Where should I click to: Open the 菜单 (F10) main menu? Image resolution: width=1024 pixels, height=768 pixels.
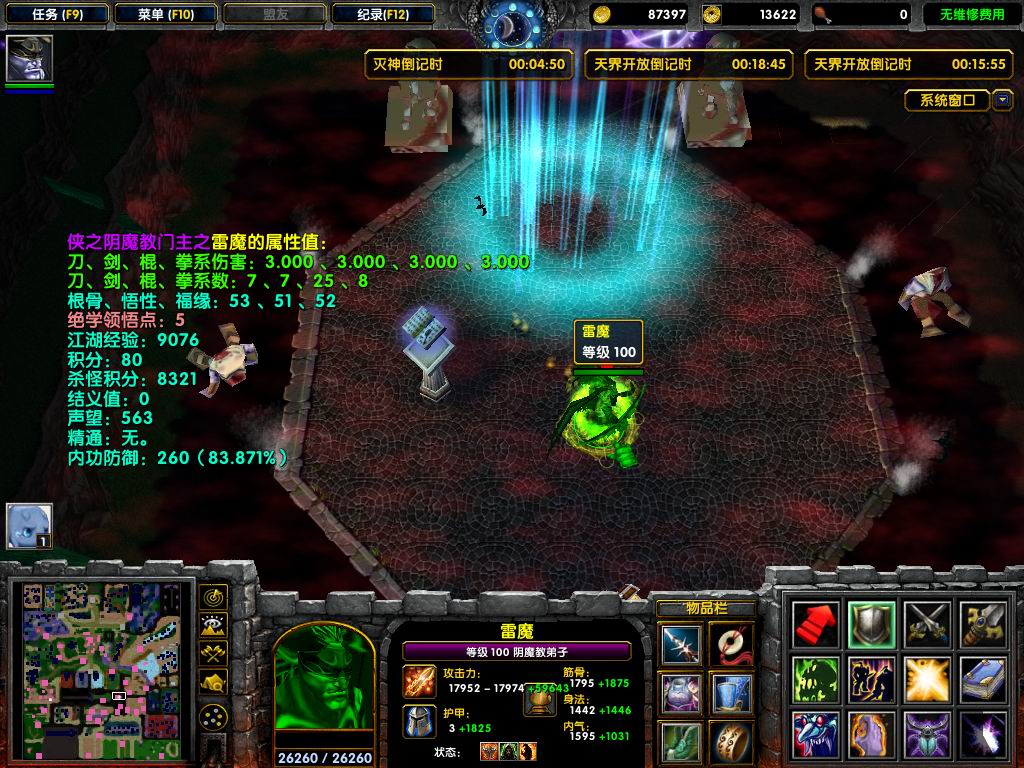click(x=165, y=14)
